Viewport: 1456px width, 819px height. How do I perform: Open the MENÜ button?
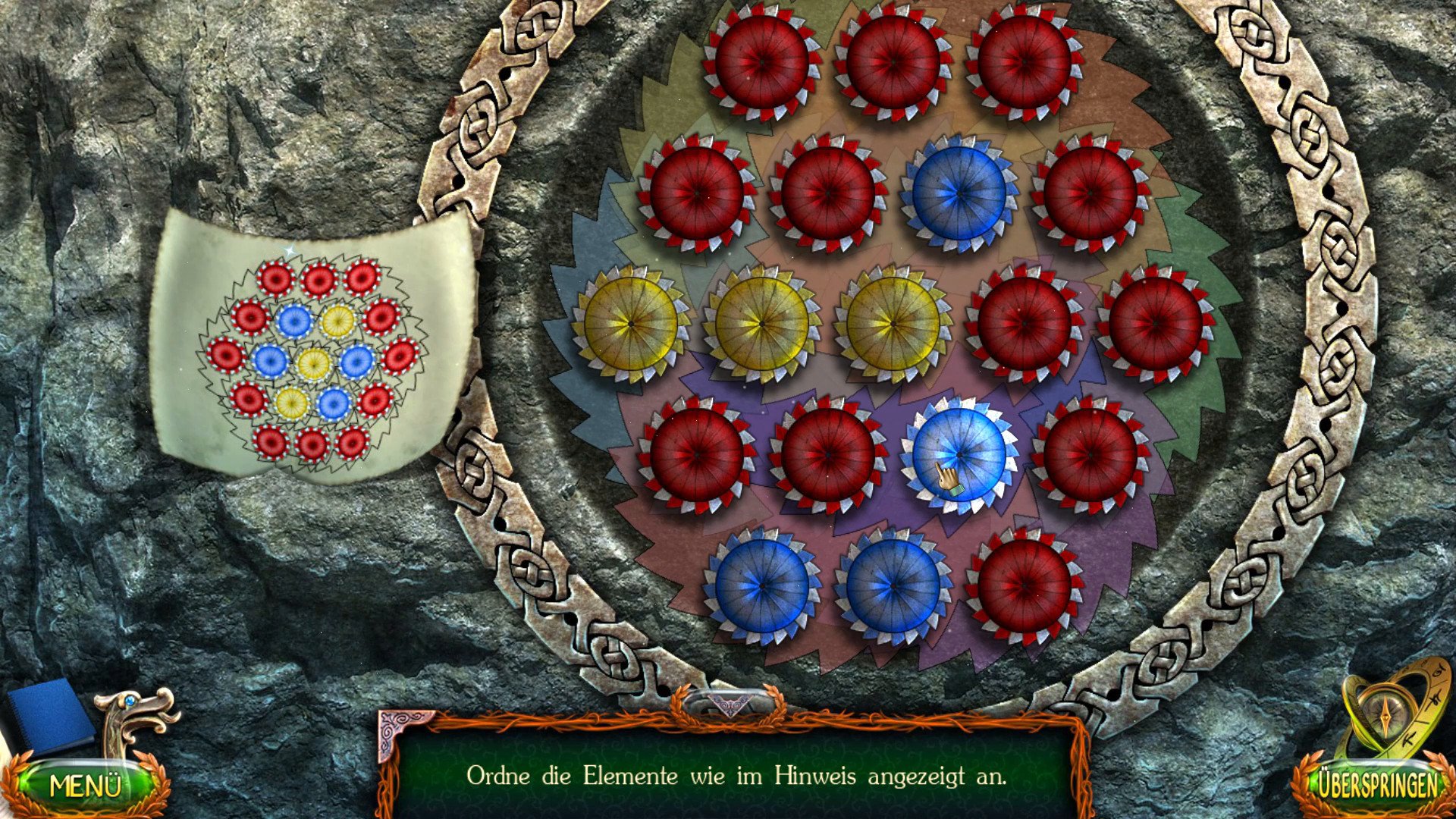coord(85,785)
